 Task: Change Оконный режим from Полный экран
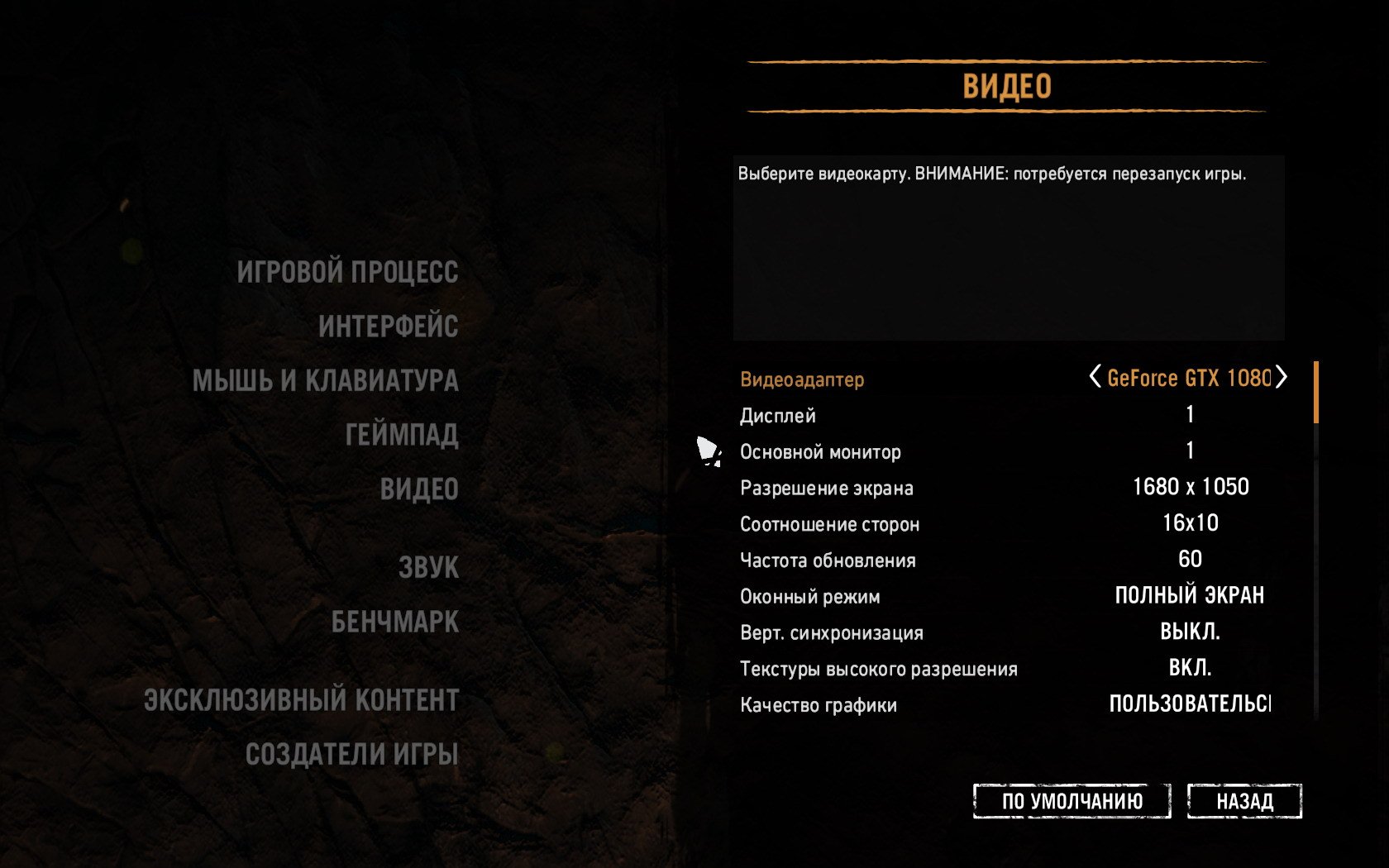[1189, 596]
